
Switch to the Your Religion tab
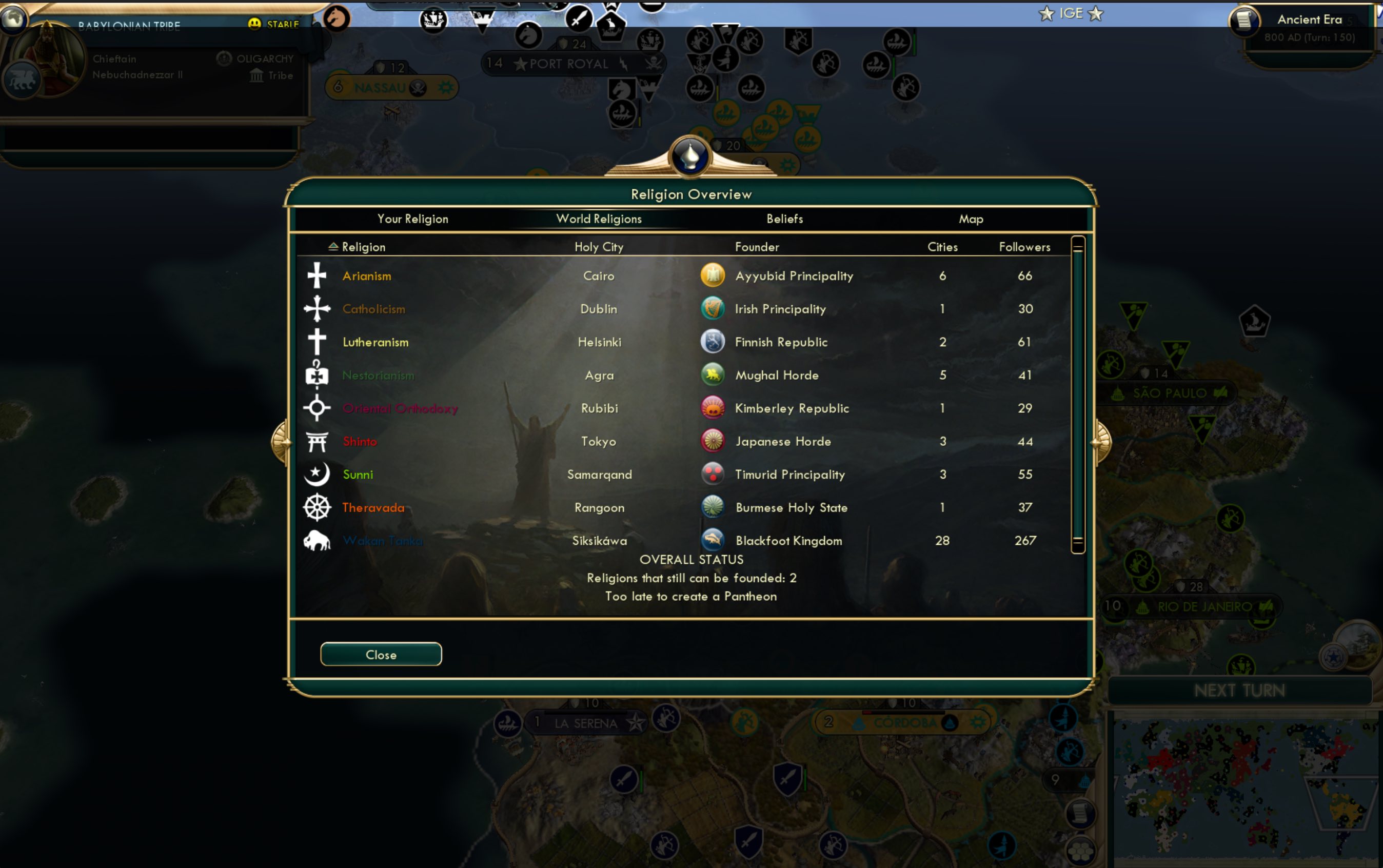click(x=412, y=219)
